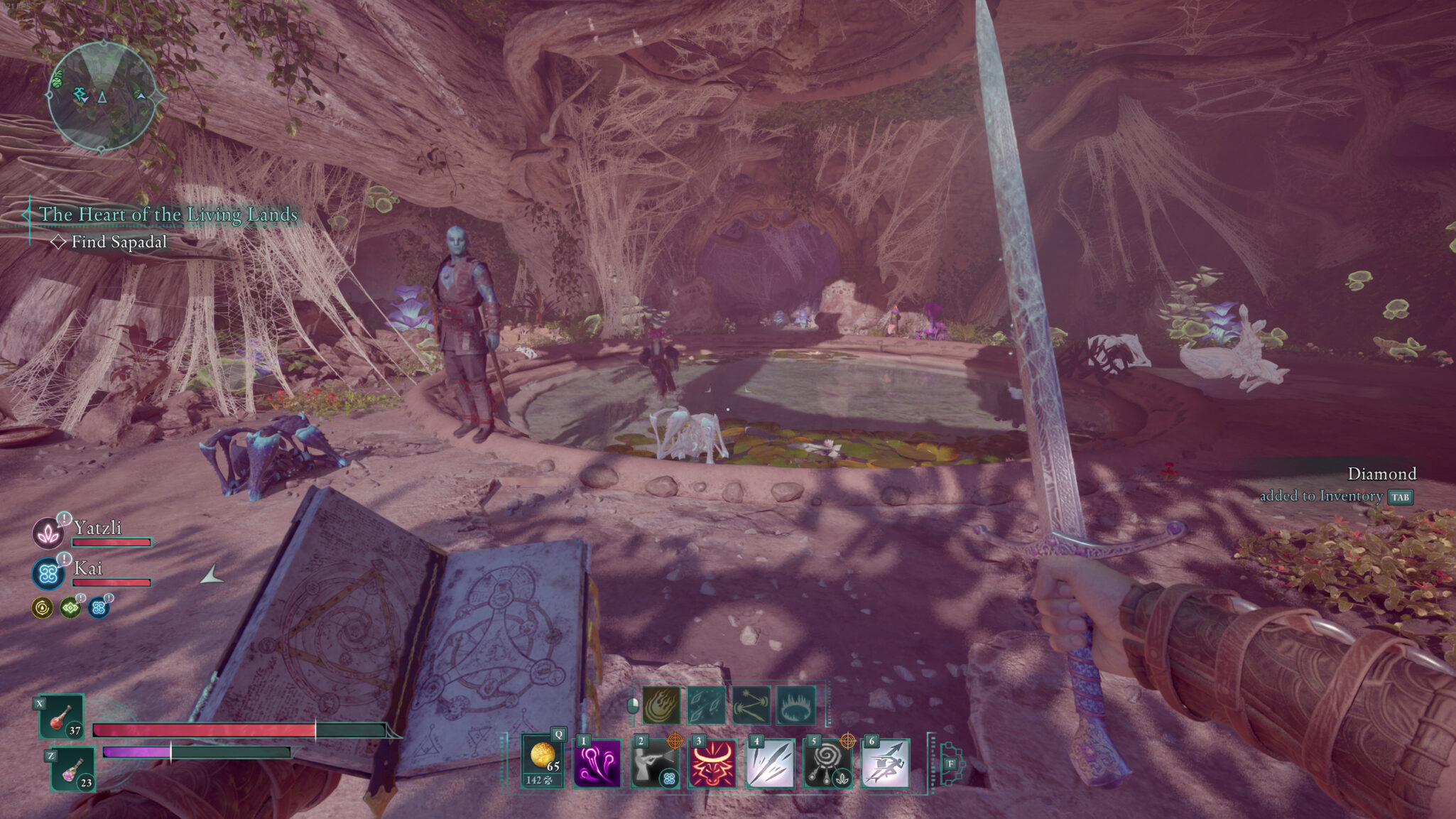The width and height of the screenshot is (1456, 819).
Task: Use the red health potion slot
Action: 61,716
